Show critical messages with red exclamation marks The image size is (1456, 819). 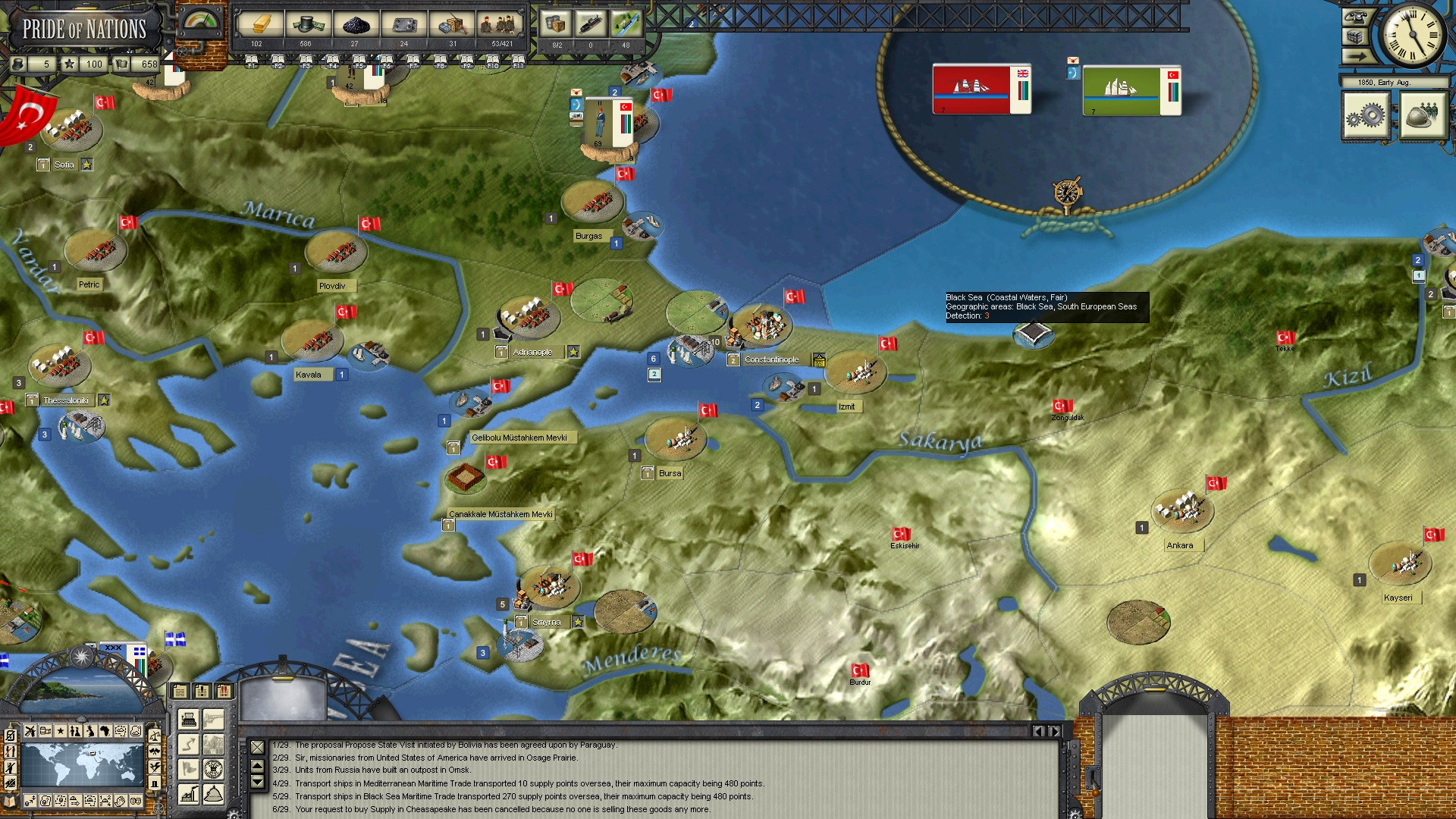(x=224, y=692)
